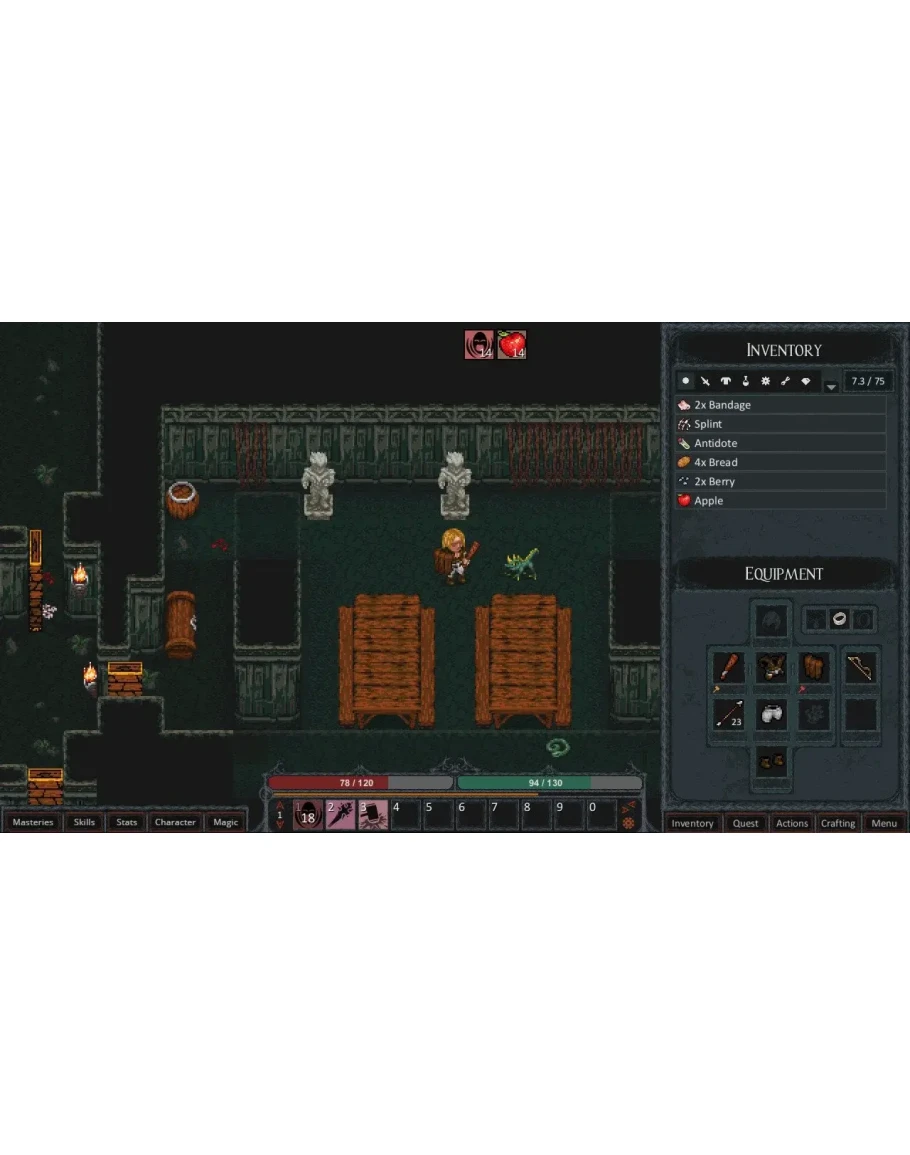Screen dimensions: 910x1155
Task: Select the Antidote in the inventory list
Action: (780, 443)
